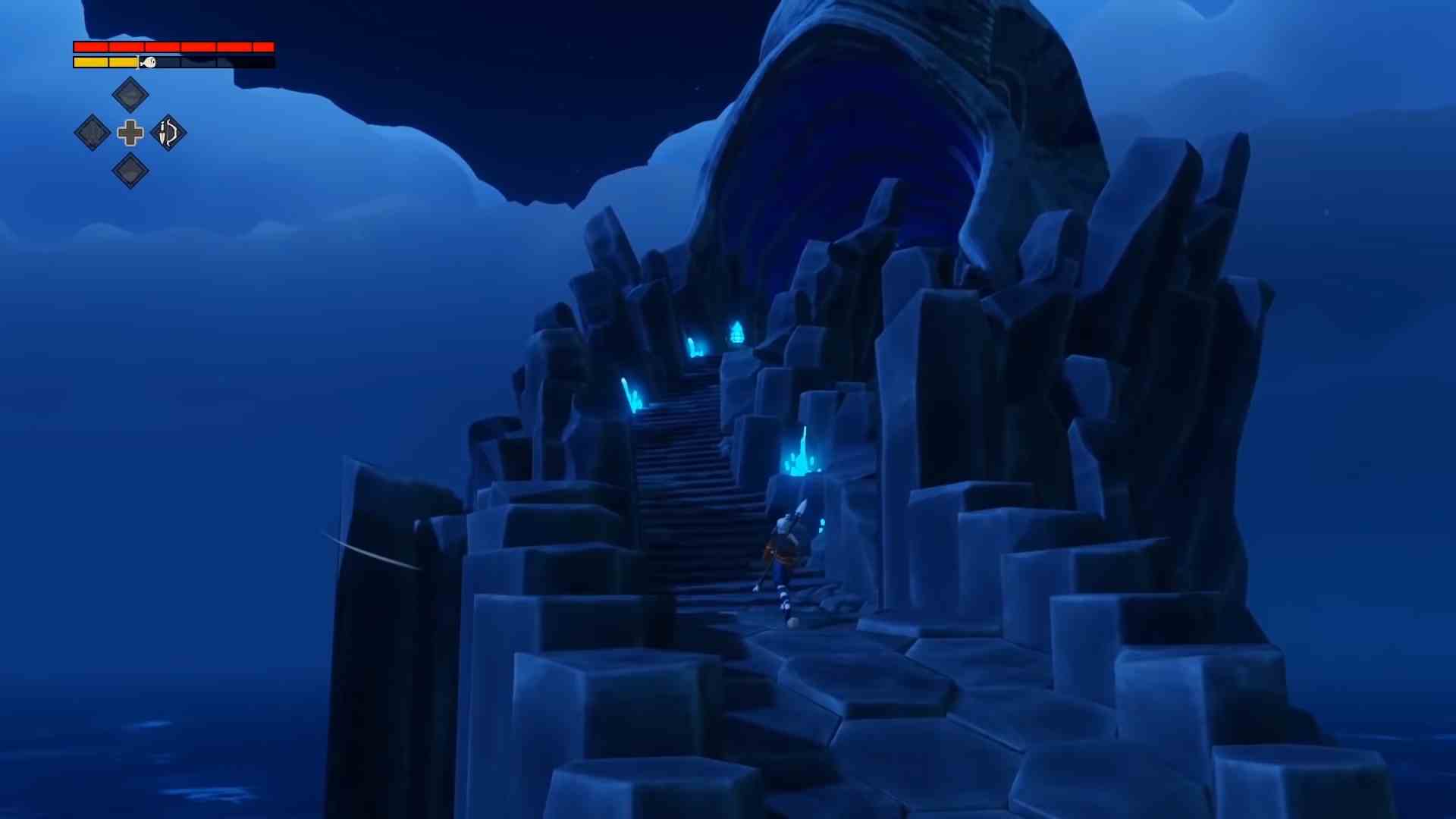This screenshot has width=1456, height=819.
Task: Click the fish hunger marker on stamina bar
Action: (x=149, y=62)
